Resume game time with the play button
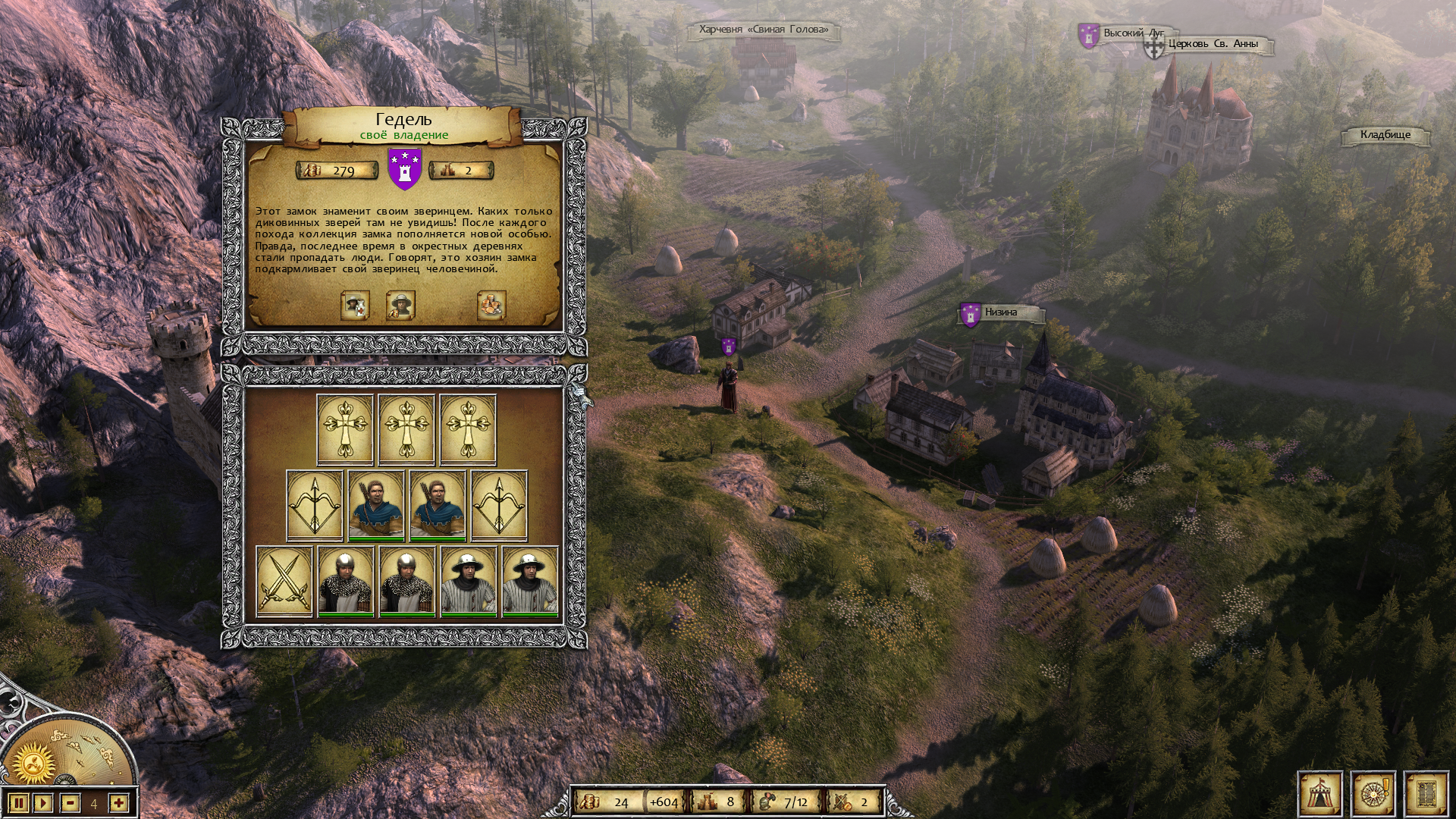The width and height of the screenshot is (1456, 819). [x=44, y=803]
